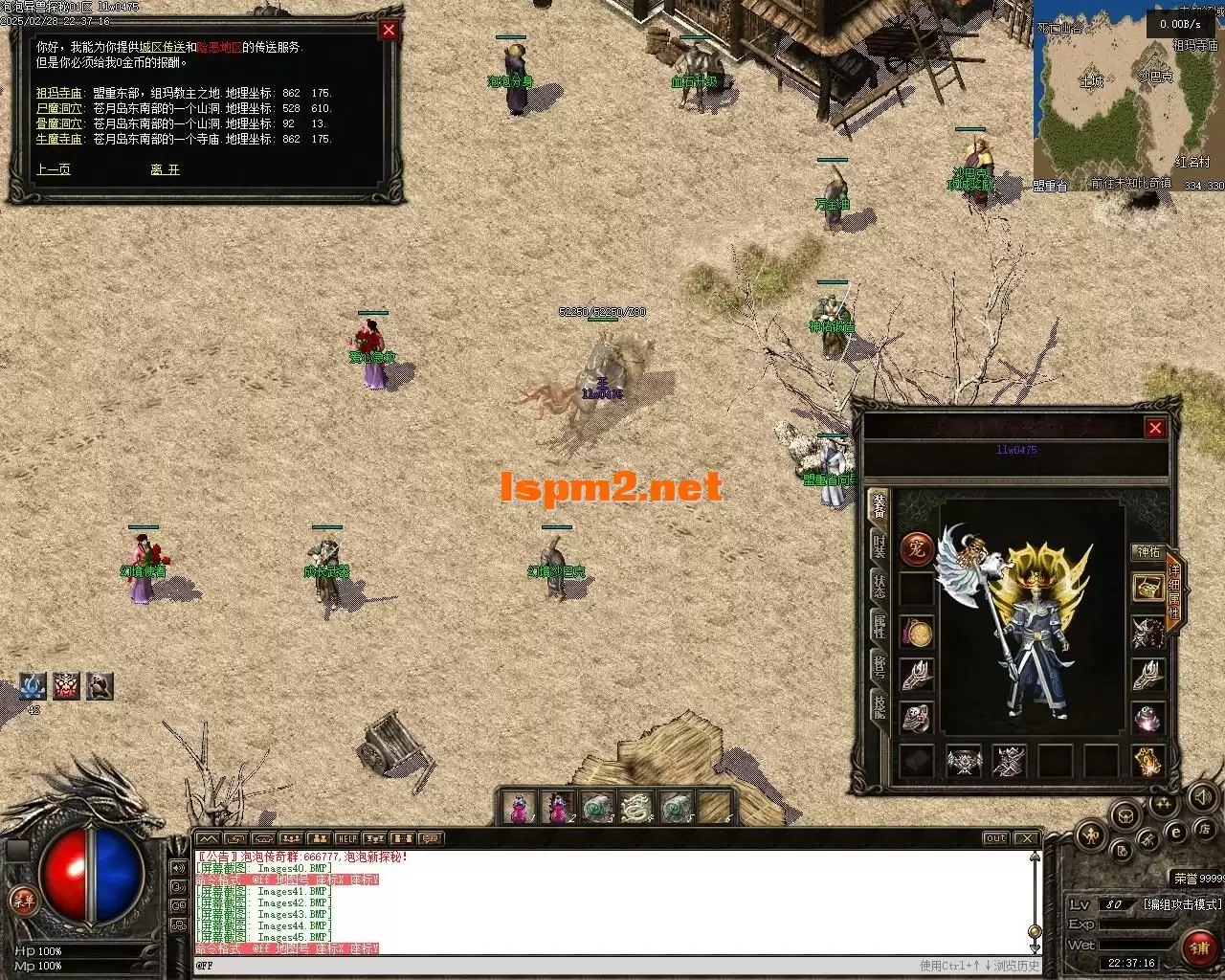This screenshot has height=980, width=1225.
Task: Choose the 祖玛寺庙 teleport destination
Action: click(x=58, y=93)
